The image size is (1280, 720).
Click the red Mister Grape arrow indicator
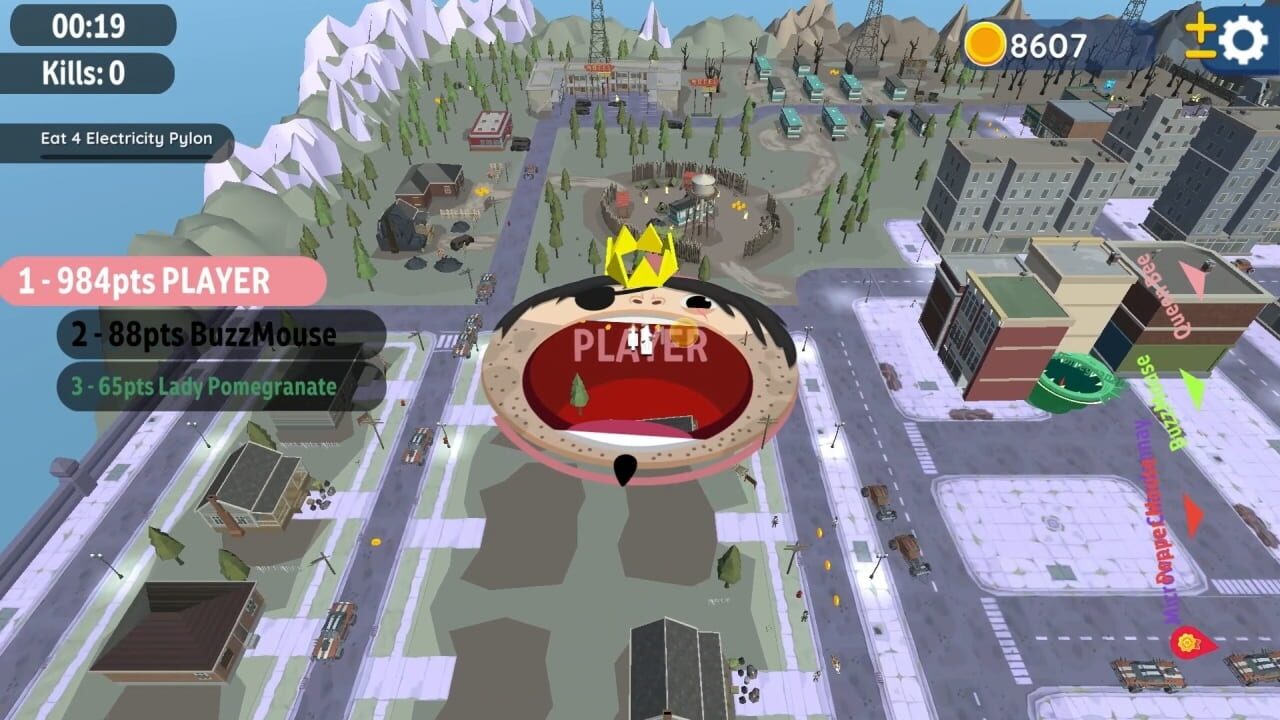pos(1191,517)
